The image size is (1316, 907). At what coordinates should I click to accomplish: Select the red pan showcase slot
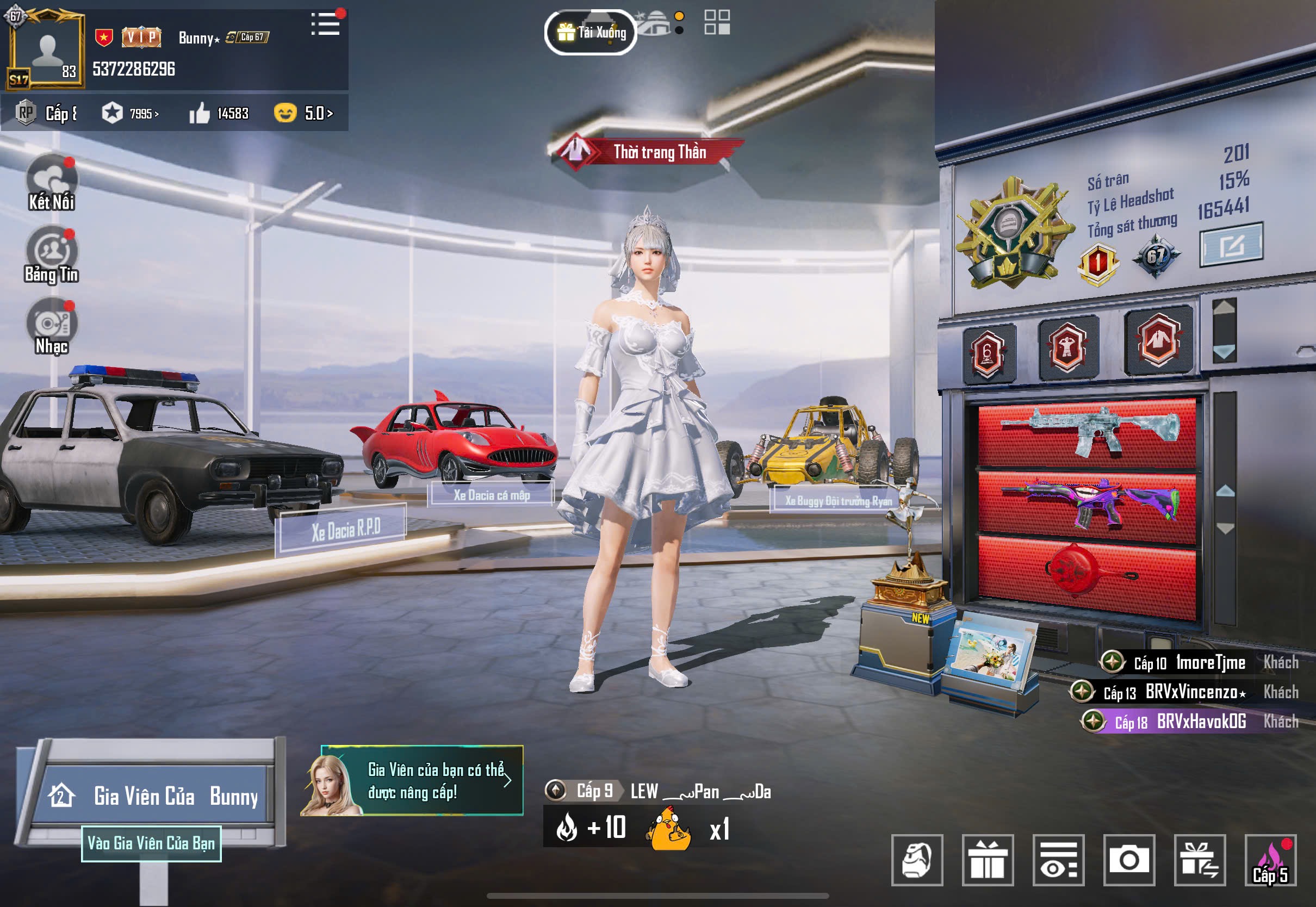(1088, 574)
